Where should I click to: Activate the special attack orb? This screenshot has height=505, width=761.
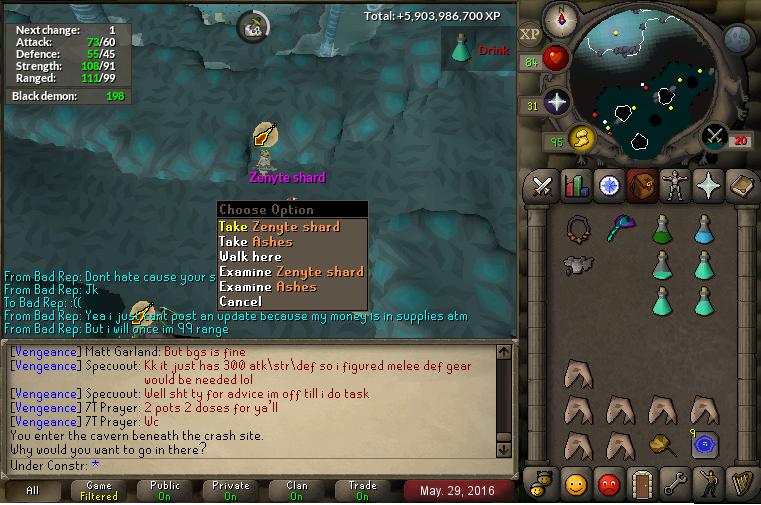tap(714, 136)
